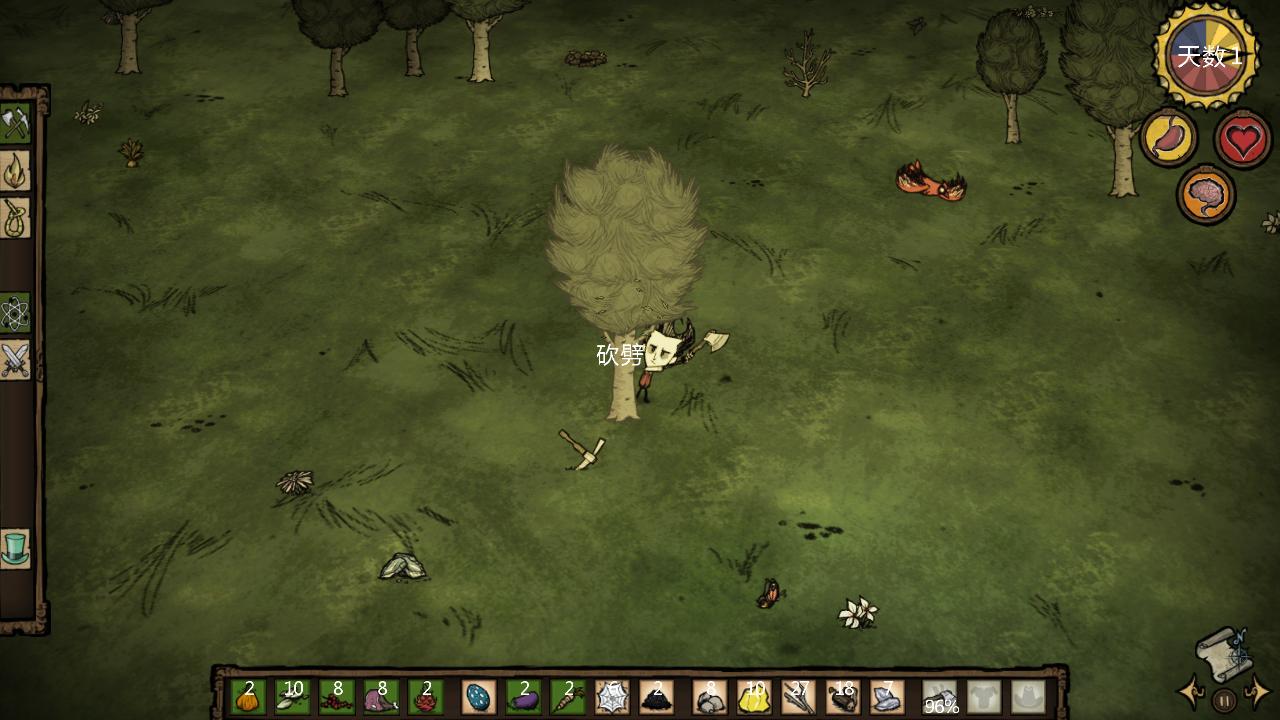Click the equipped axe hand slot
Viewport: 1280px width, 720px height.
[x=941, y=697]
